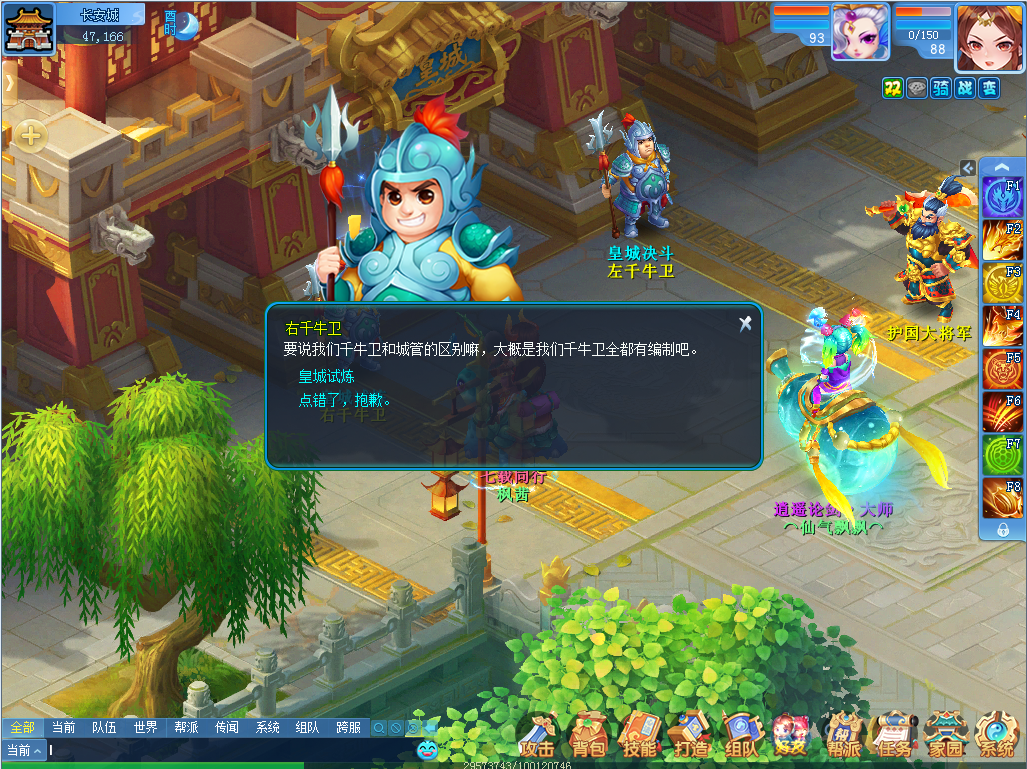Click the white-haired pet portrait
The width and height of the screenshot is (1027, 769).
point(859,31)
